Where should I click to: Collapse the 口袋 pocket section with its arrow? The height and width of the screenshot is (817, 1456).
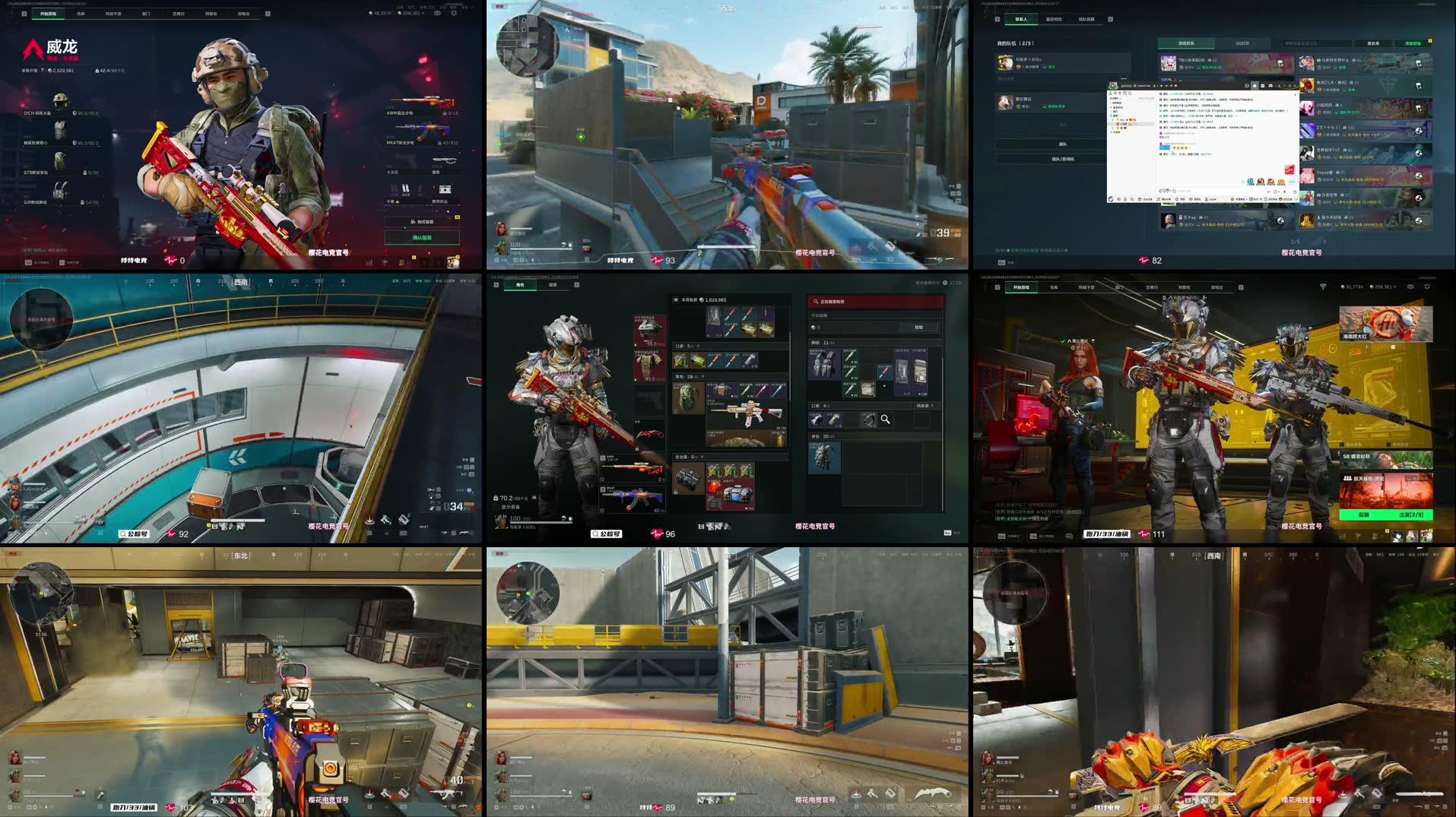click(697, 346)
